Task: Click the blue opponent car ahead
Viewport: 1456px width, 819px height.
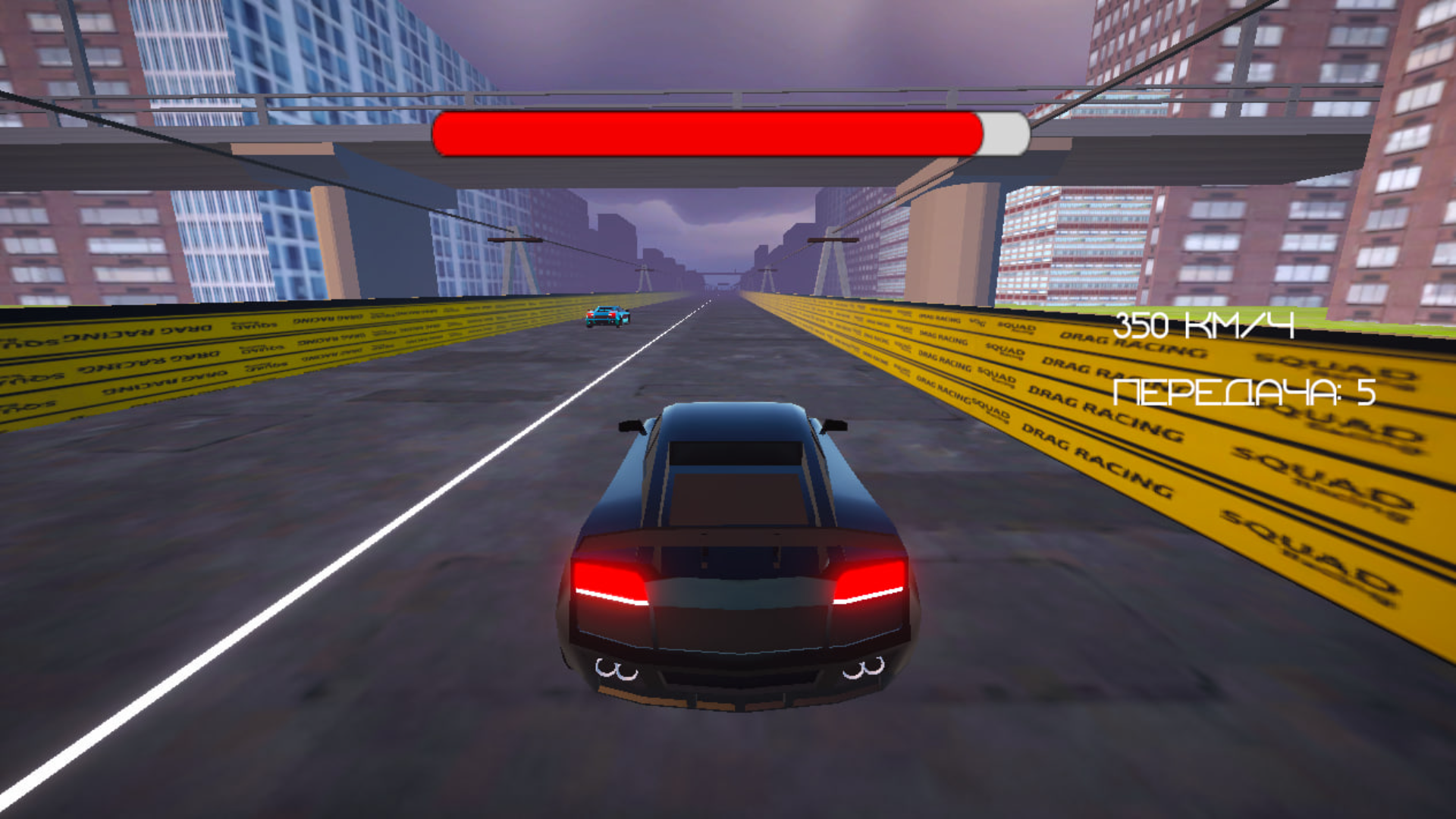Action: [607, 318]
